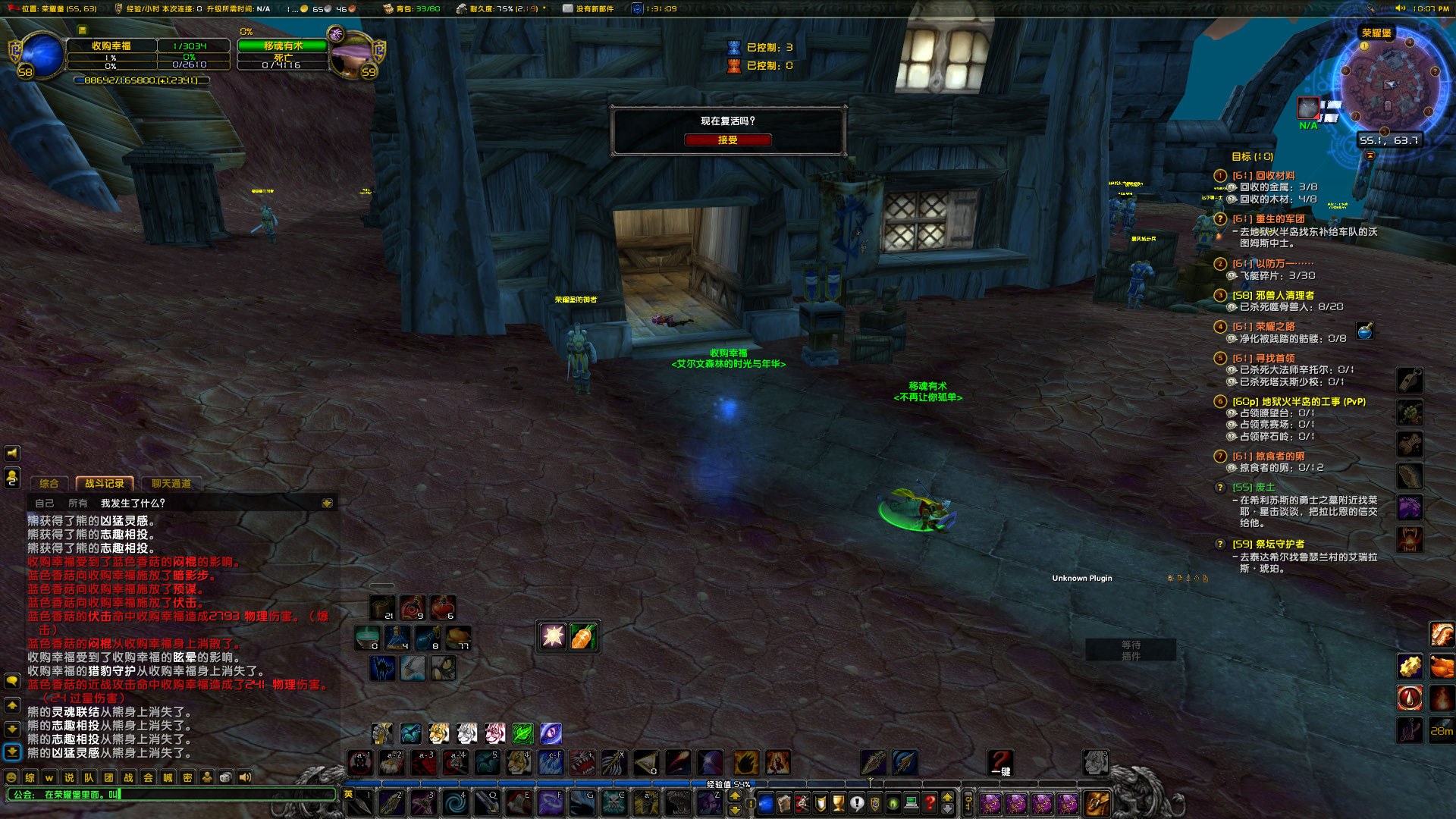Image resolution: width=1456 pixels, height=819 pixels.
Task: Open the game menu computer icon
Action: pos(911,805)
